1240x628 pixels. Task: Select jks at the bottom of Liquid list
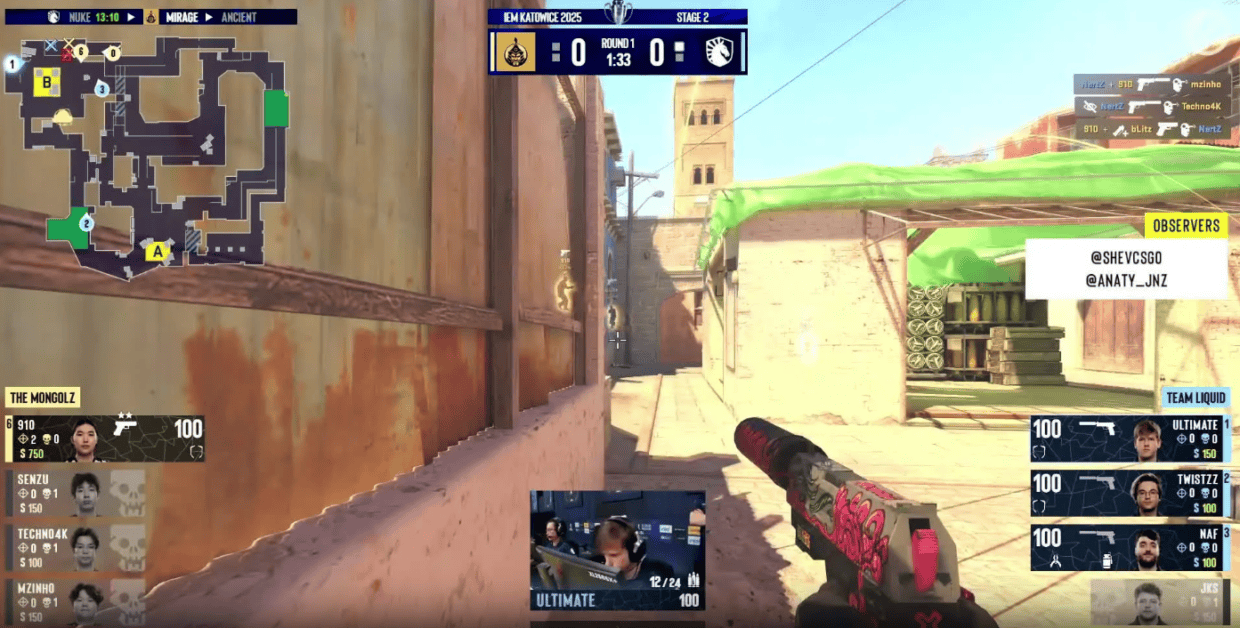(1160, 602)
